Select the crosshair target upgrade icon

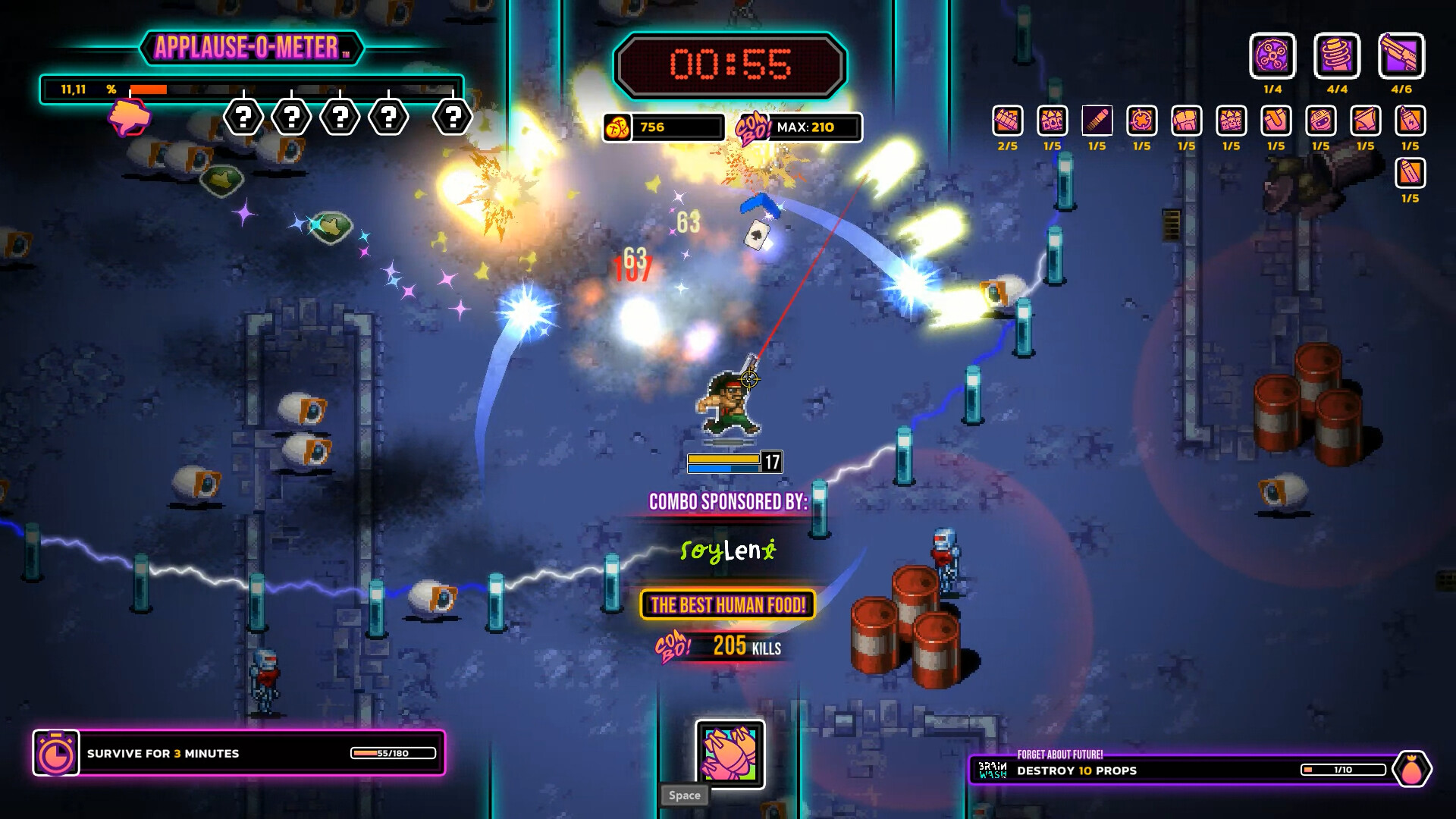coord(1141,121)
